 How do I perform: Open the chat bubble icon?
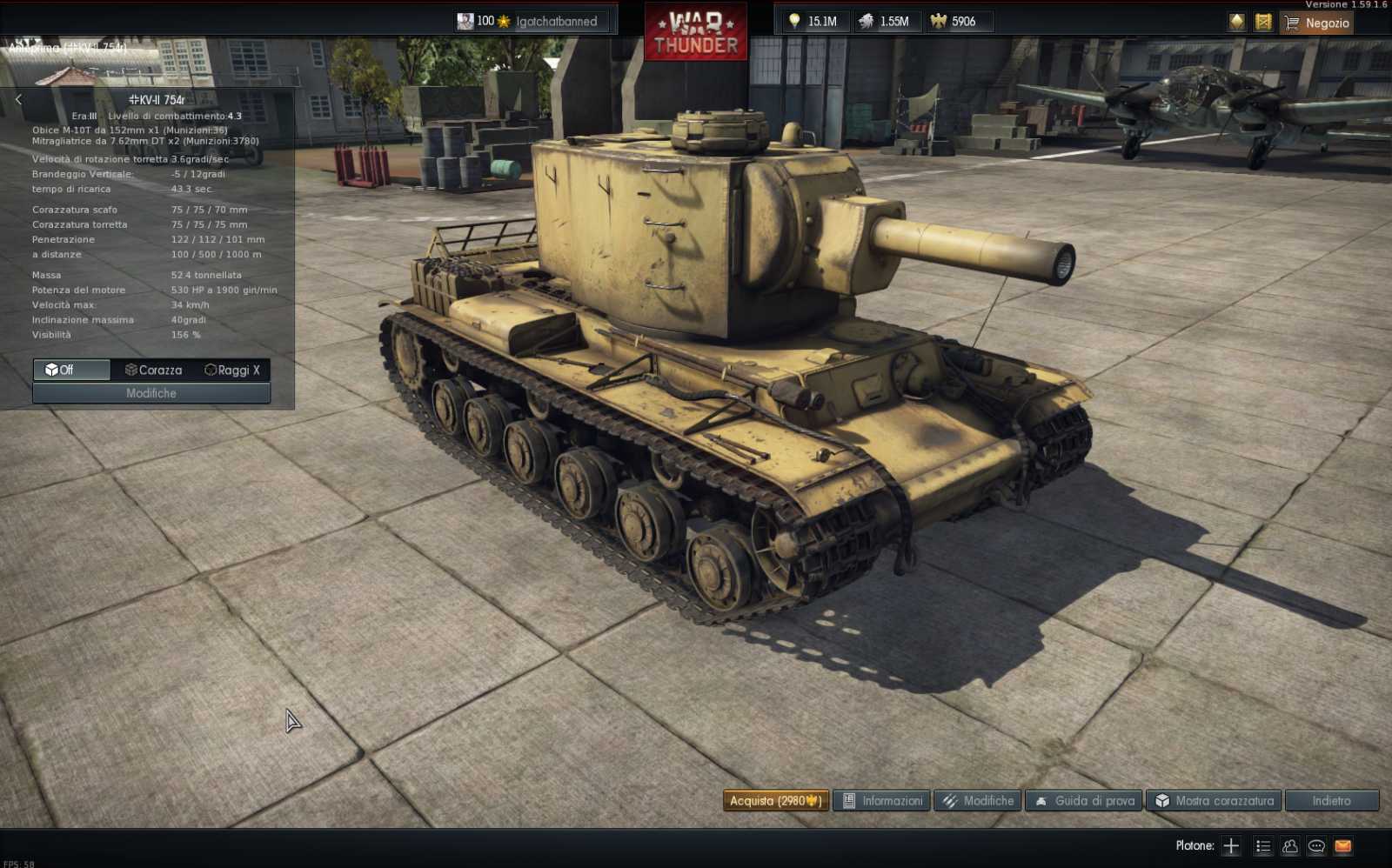(x=1315, y=845)
